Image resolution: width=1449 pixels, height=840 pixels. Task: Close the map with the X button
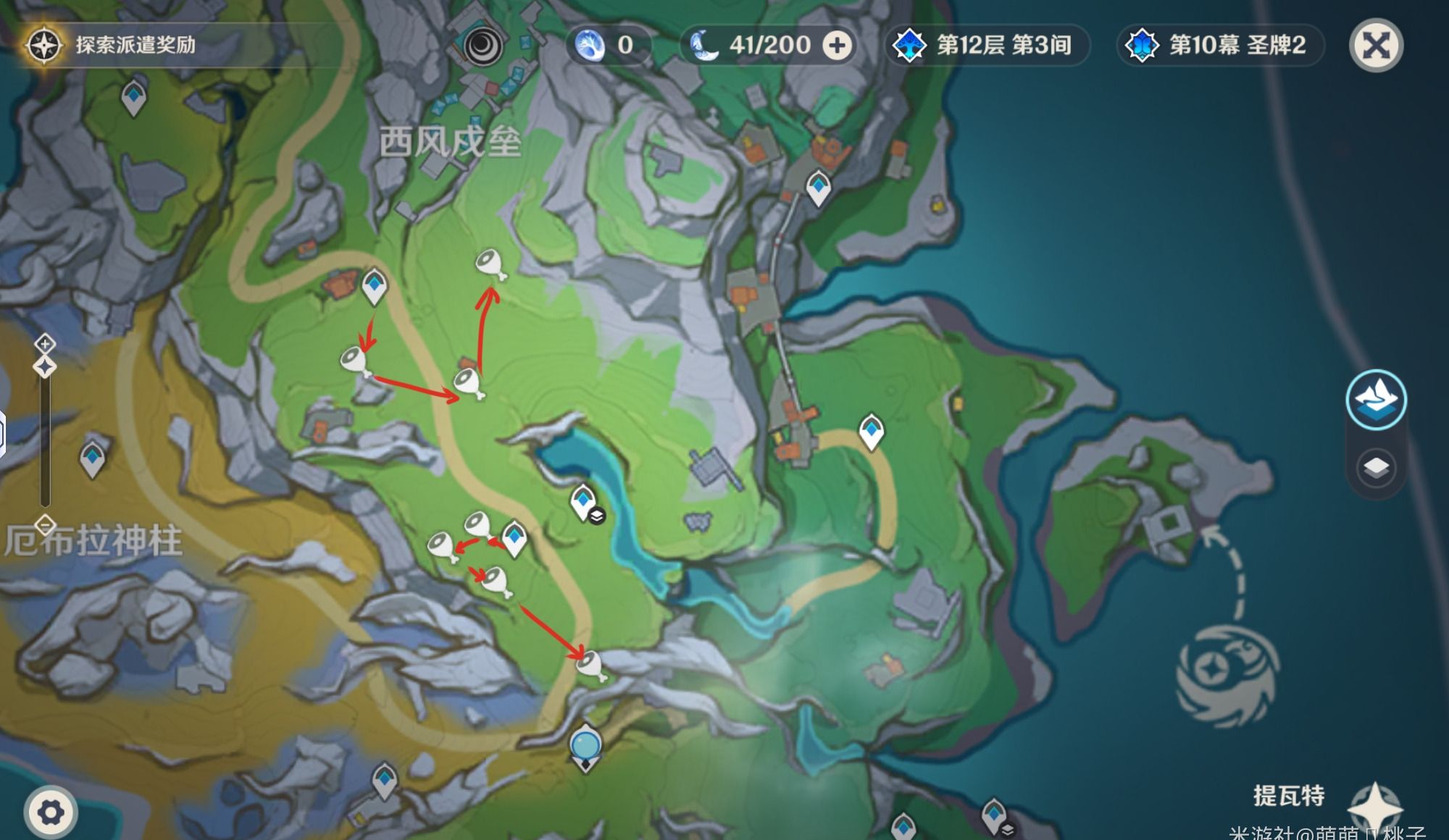1376,46
